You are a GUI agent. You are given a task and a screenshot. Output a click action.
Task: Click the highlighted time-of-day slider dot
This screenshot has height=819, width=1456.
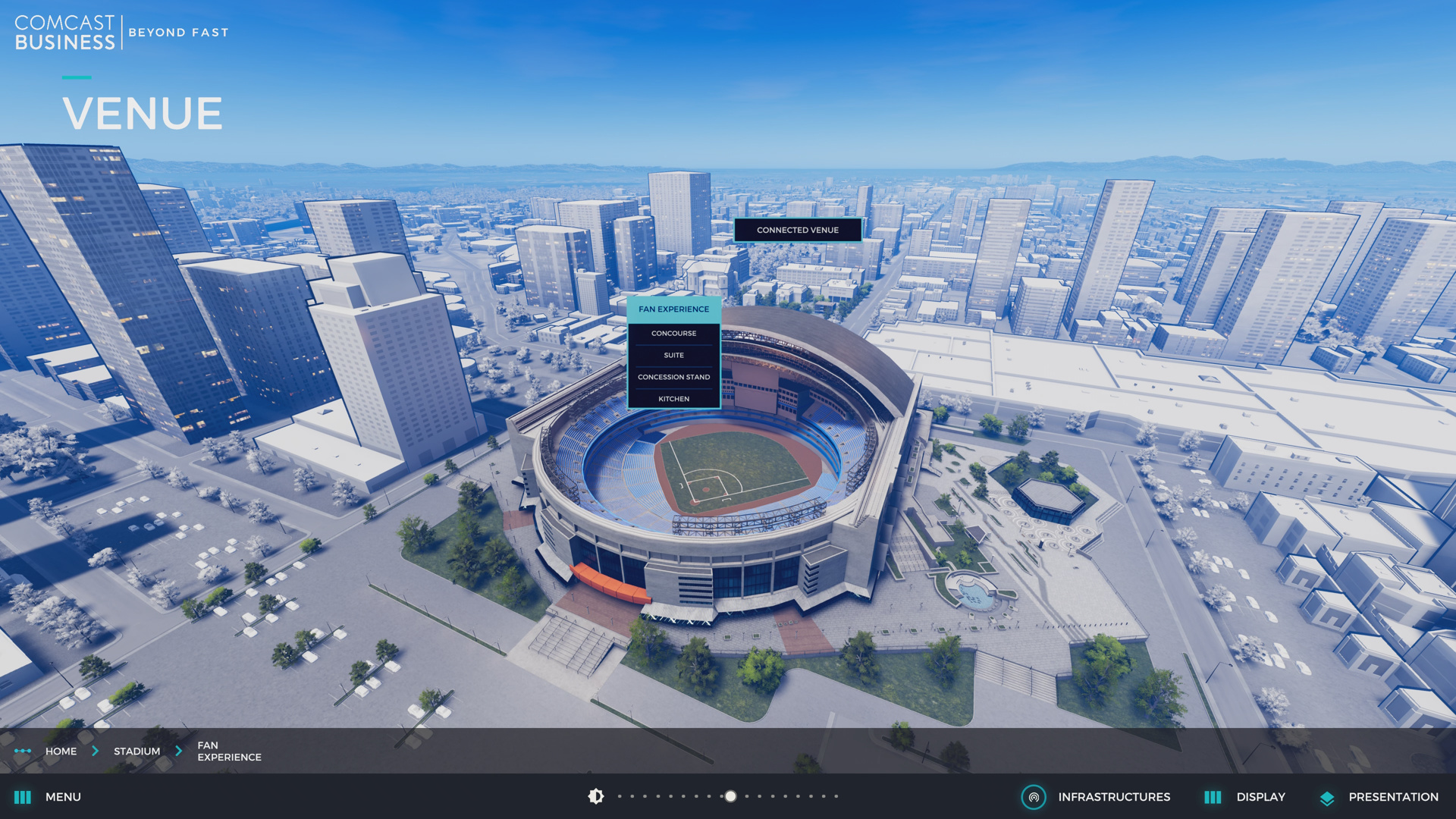(730, 796)
